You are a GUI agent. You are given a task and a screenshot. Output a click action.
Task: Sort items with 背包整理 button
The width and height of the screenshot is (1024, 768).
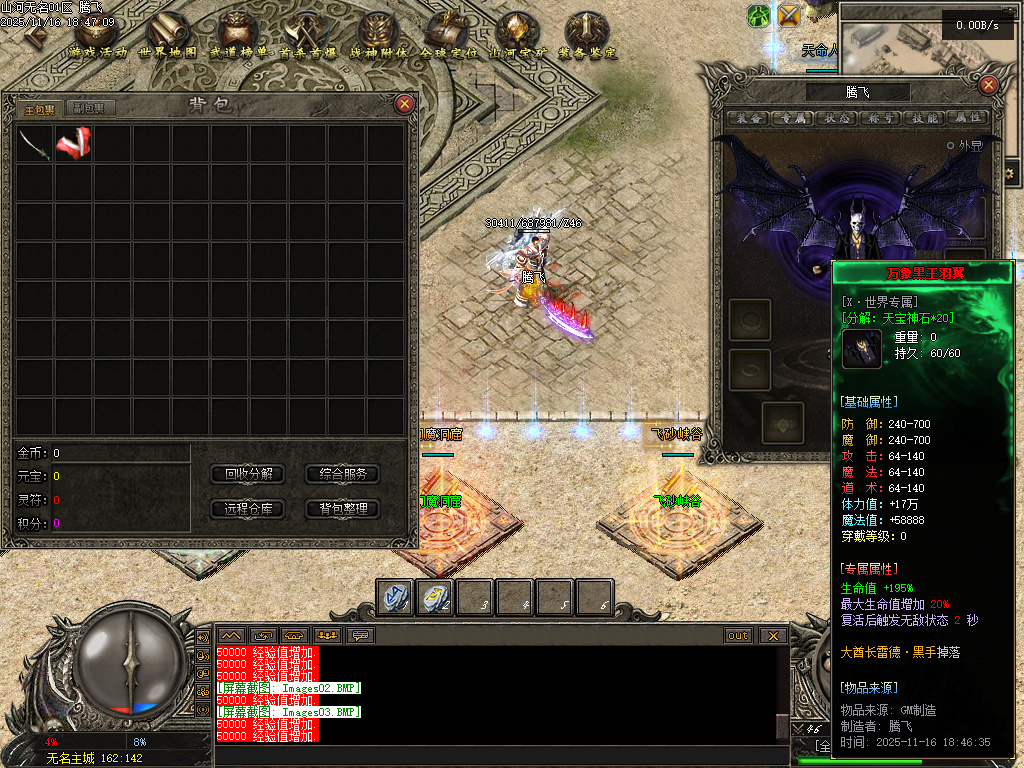tap(342, 509)
